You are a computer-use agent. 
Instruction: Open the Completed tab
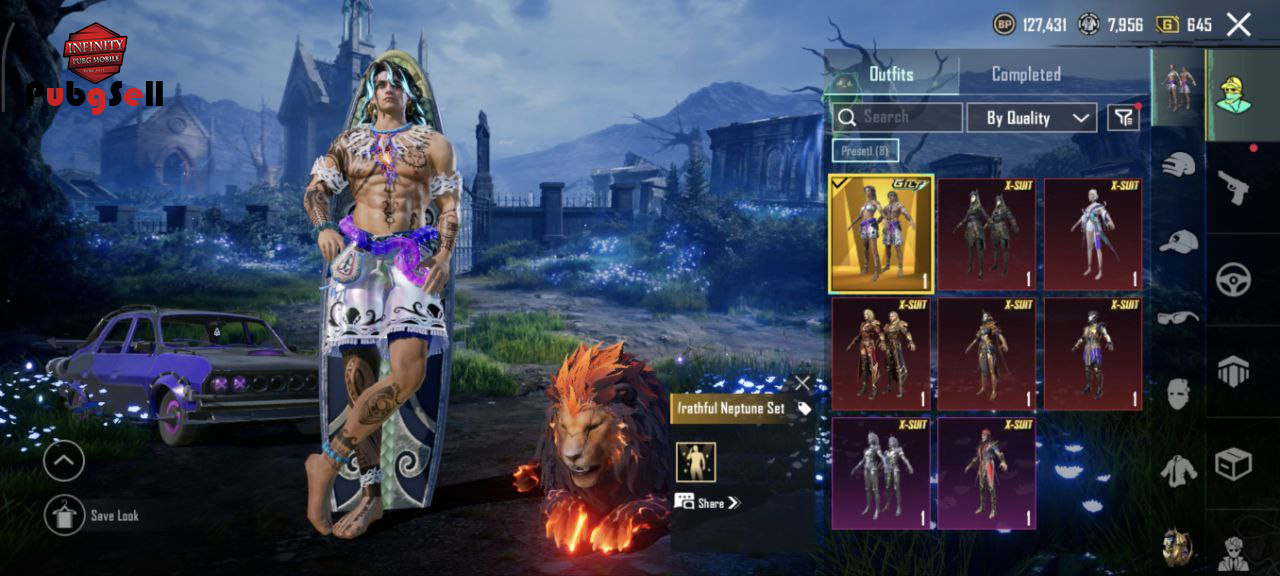1026,74
